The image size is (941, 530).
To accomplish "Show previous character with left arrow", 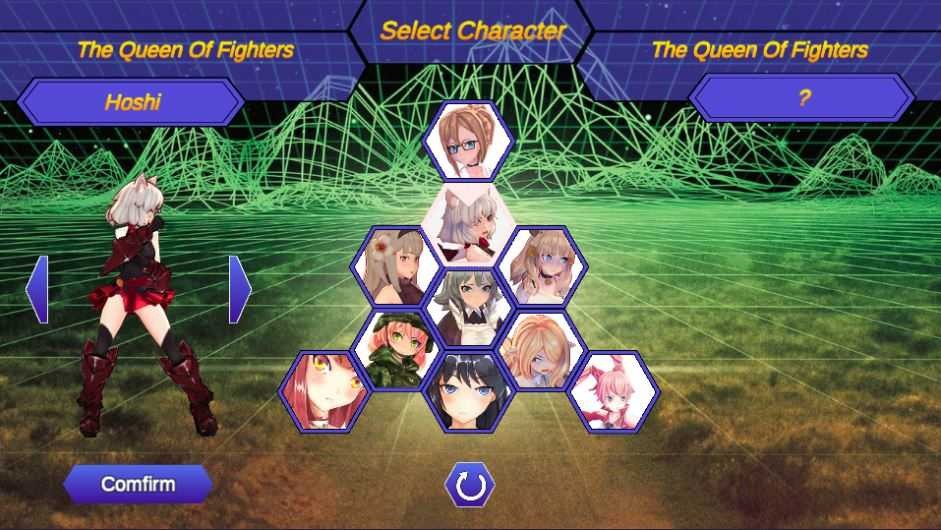I will pyautogui.click(x=37, y=289).
